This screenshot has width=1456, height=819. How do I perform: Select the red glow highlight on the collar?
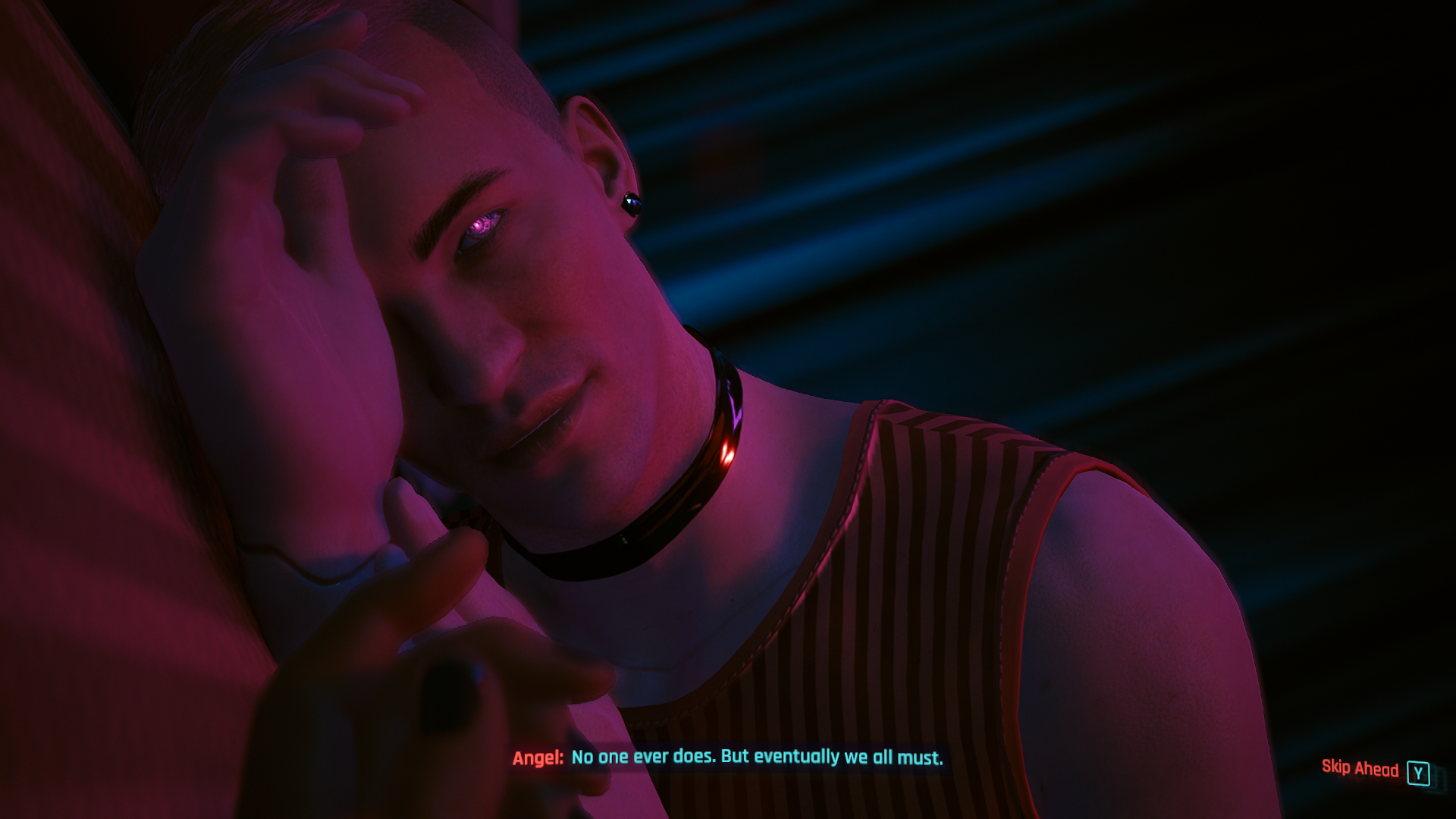point(726,451)
